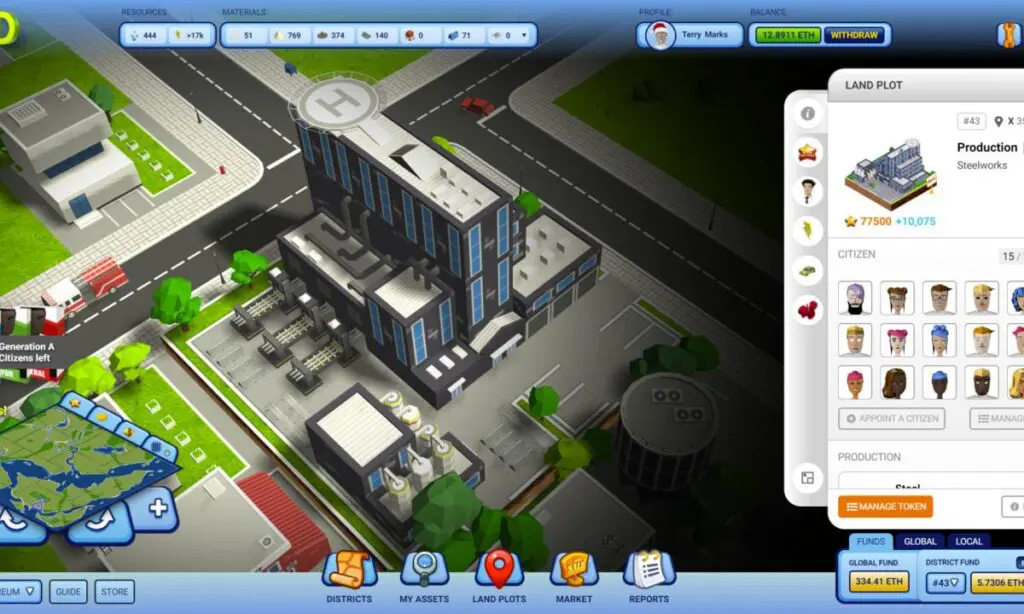This screenshot has height=614, width=1024.
Task: Manage the land plot token
Action: (x=885, y=507)
